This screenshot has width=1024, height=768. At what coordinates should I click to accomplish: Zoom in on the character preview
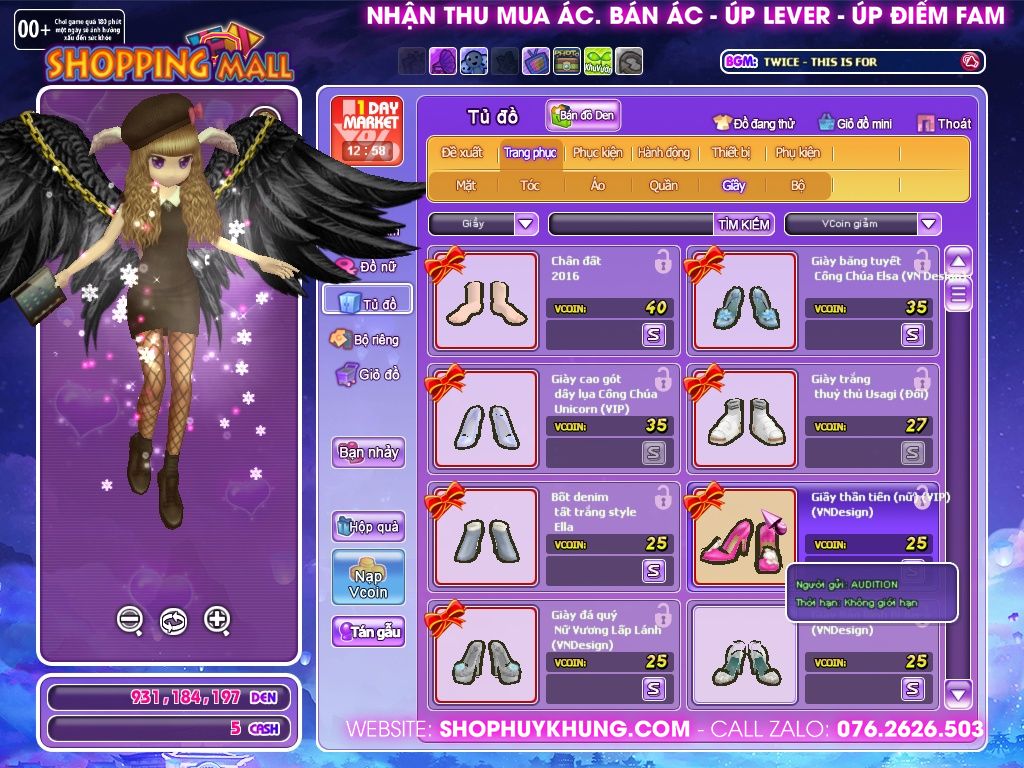tap(217, 620)
